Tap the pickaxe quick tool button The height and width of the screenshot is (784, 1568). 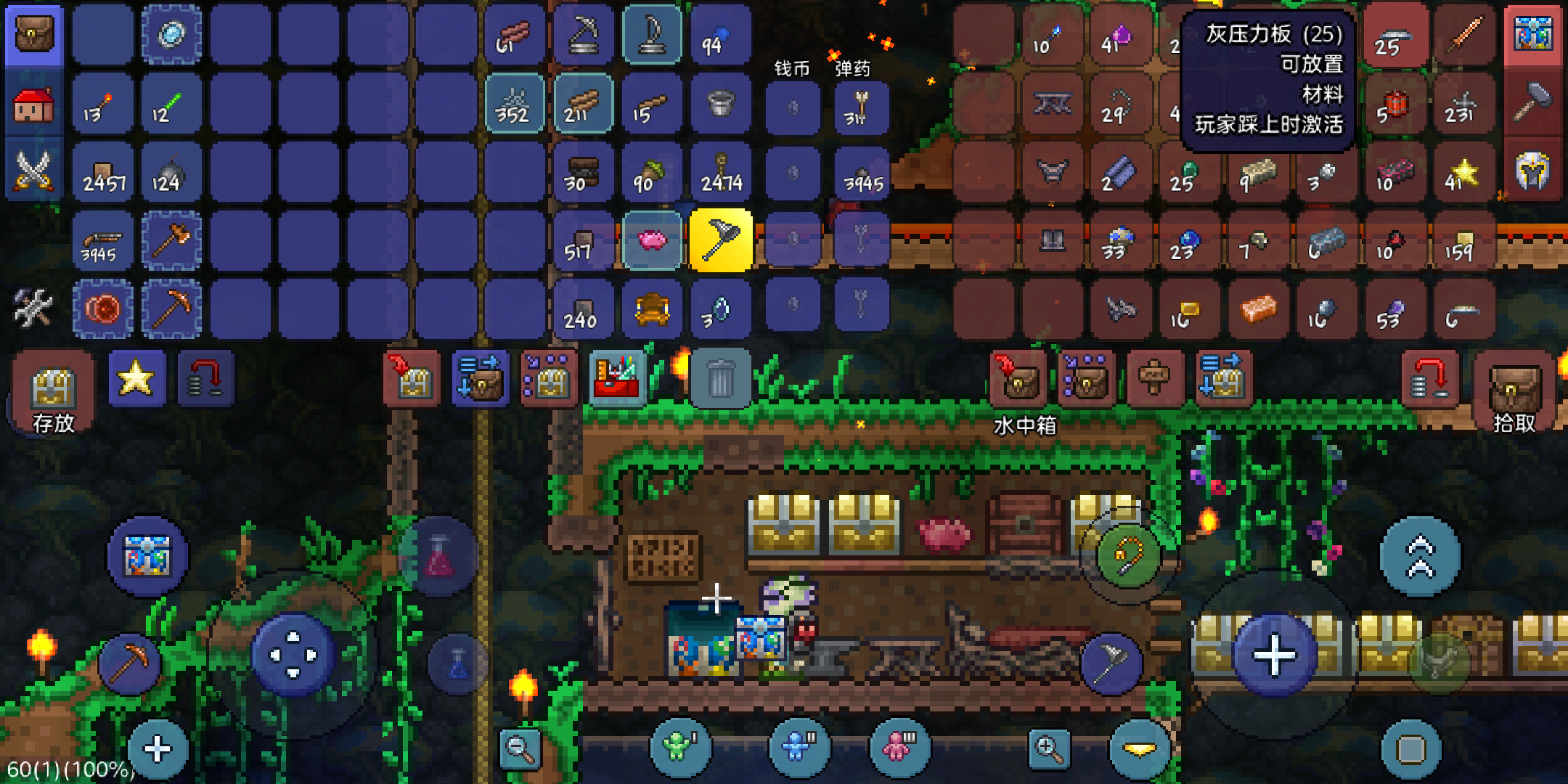(129, 663)
